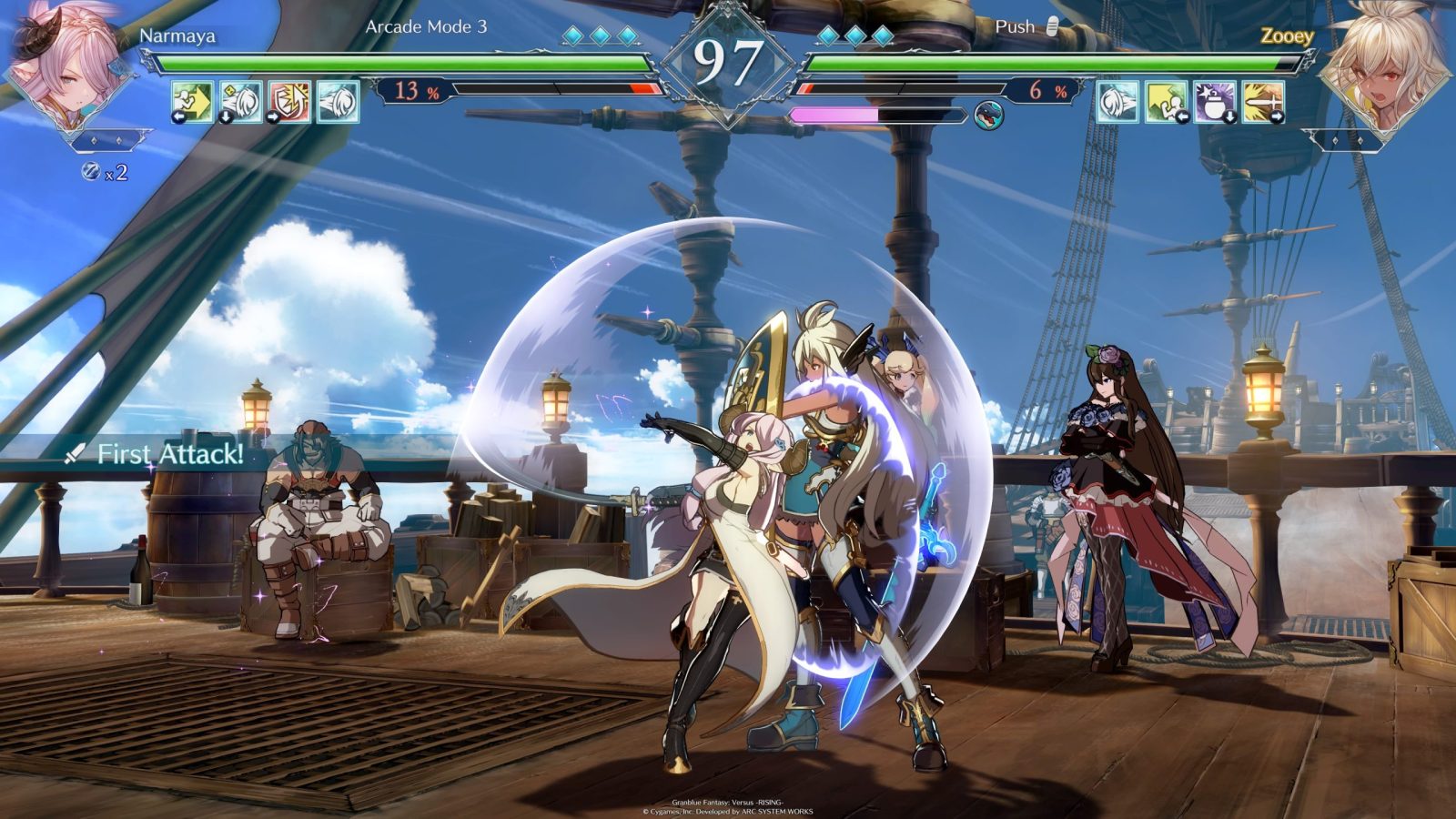Select Zooey's yellow sword thrust skill icon
Viewport: 1456px width, 819px height.
[1262, 101]
